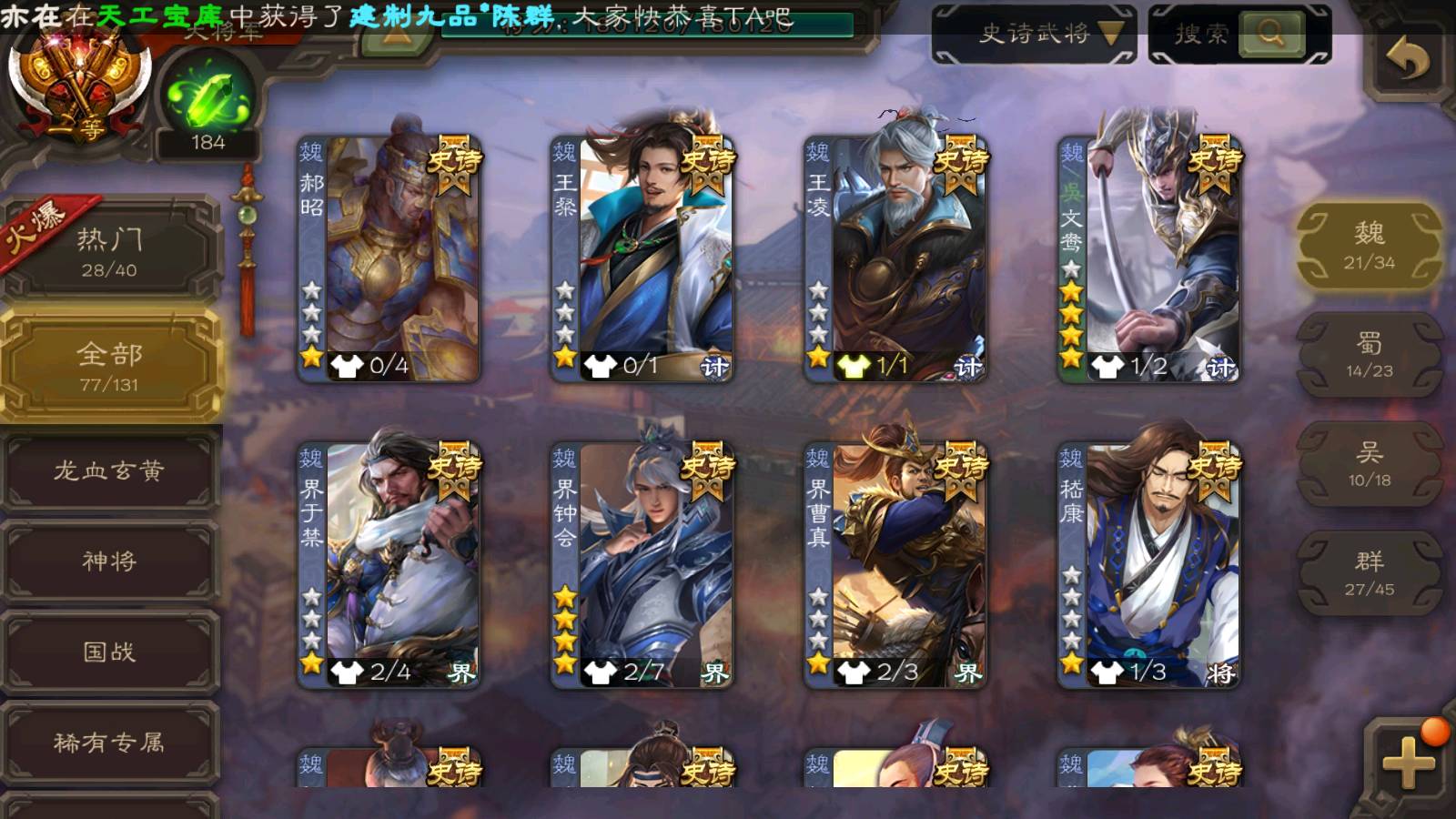Show the 神将 category
Screen dimensions: 1456x819
109,561
